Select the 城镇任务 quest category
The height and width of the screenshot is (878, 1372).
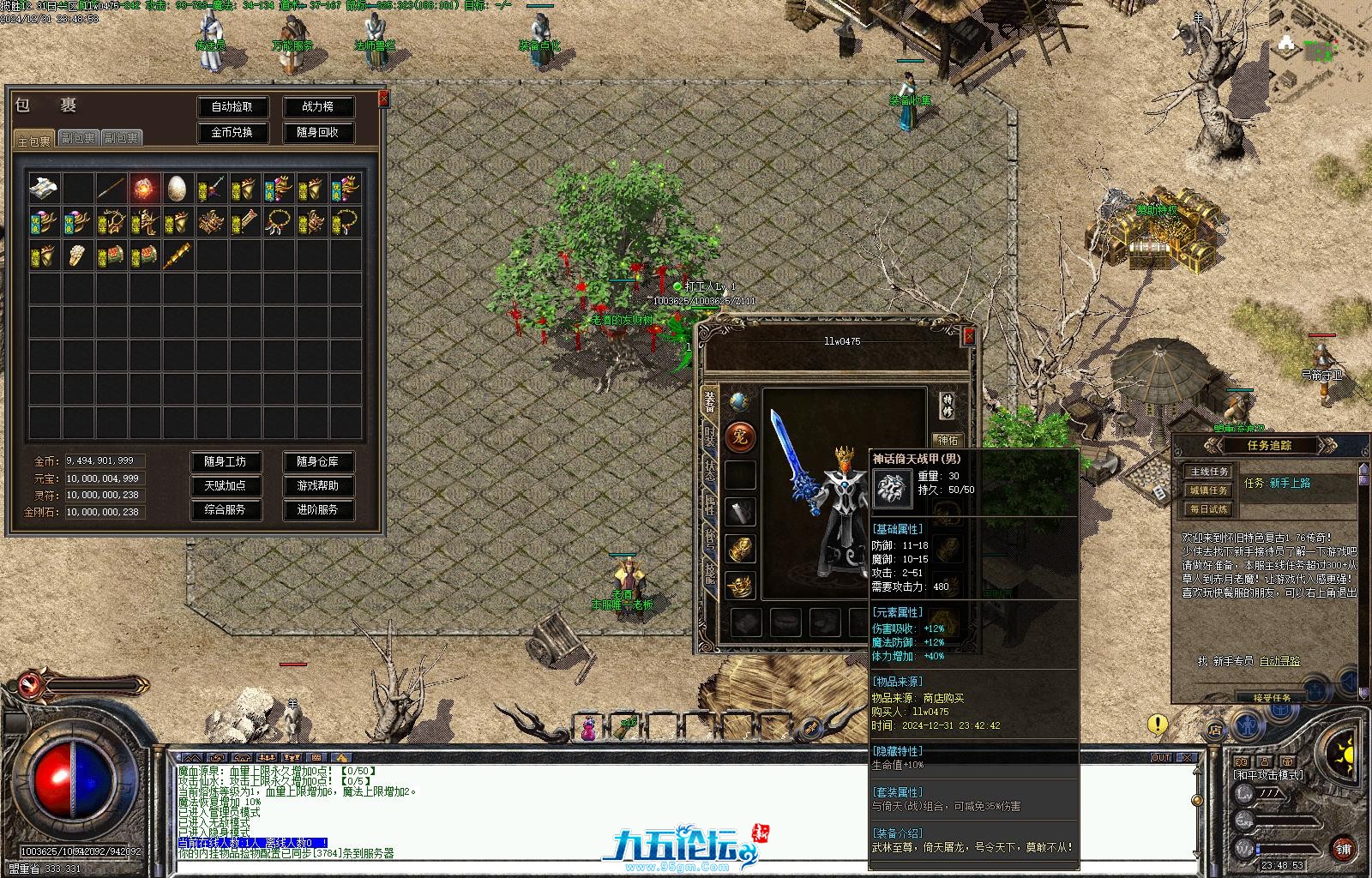(1209, 490)
